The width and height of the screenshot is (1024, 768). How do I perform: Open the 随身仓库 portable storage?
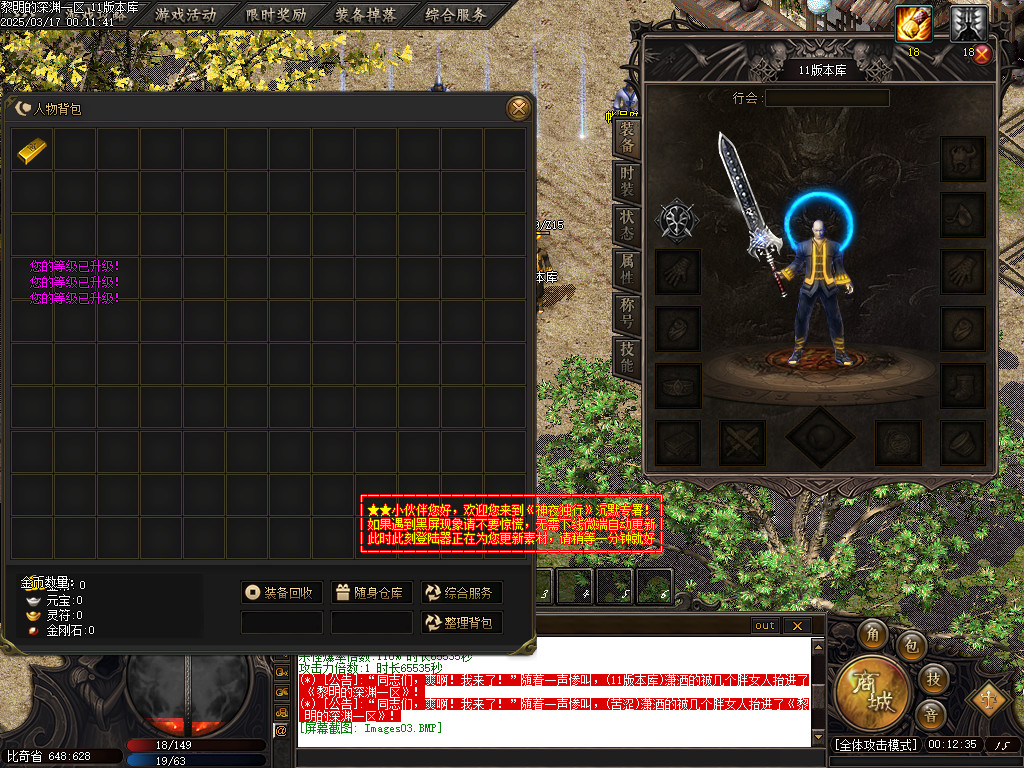click(371, 593)
